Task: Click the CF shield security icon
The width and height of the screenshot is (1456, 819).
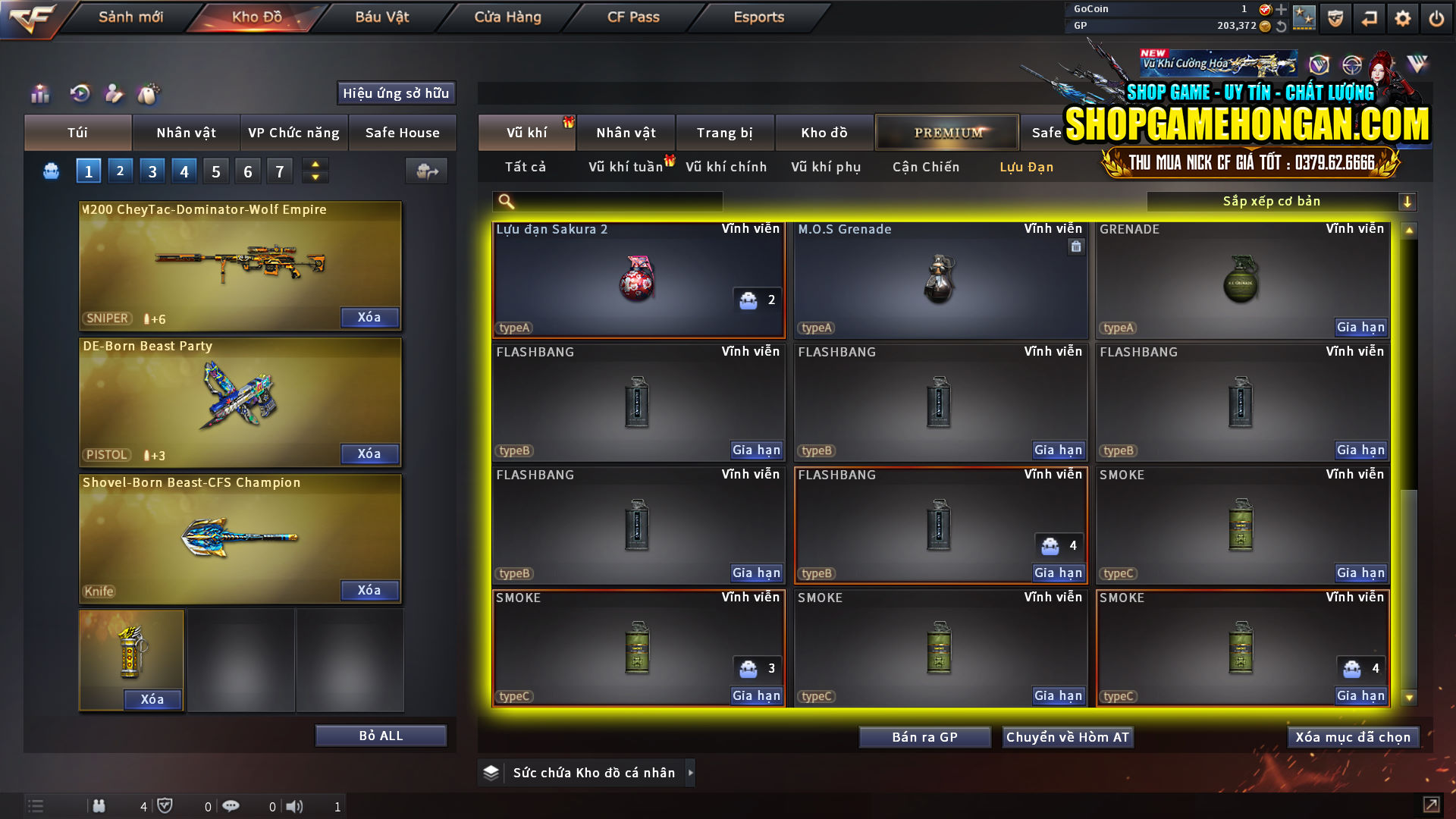Action: 1335,17
